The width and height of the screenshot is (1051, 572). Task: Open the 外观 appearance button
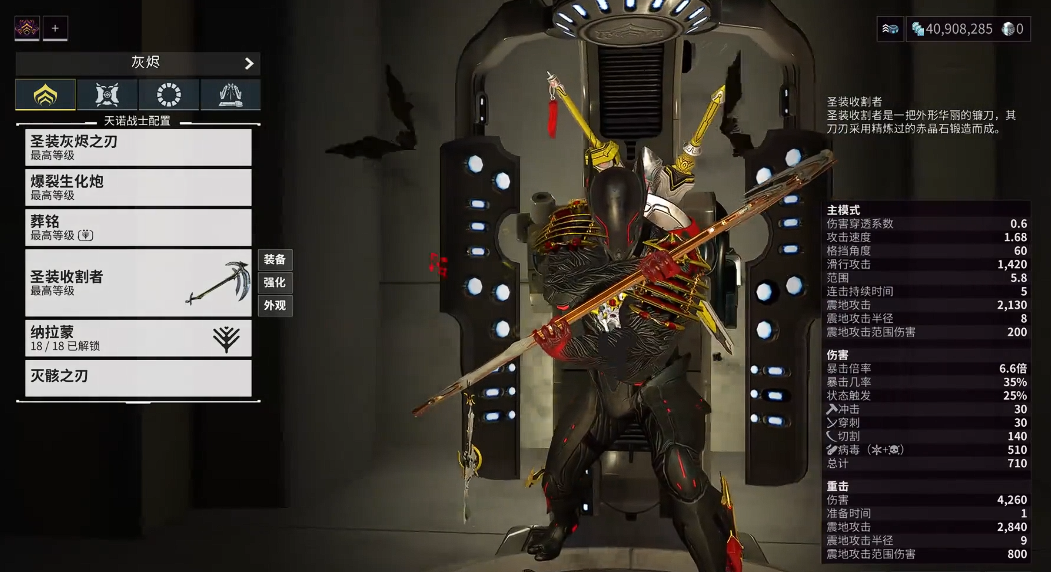(x=275, y=305)
